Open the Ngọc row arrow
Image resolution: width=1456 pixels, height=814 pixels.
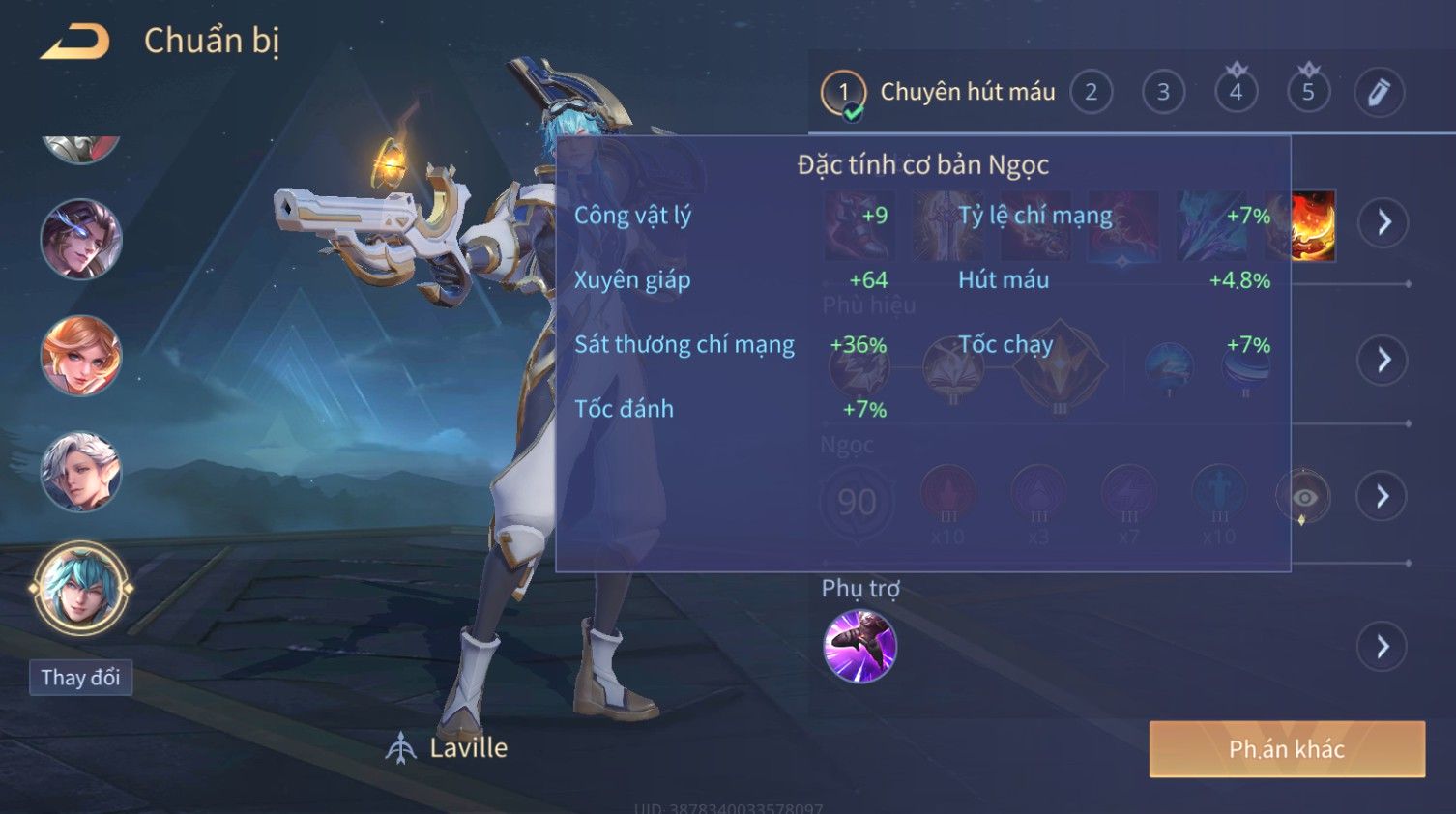coord(1383,497)
